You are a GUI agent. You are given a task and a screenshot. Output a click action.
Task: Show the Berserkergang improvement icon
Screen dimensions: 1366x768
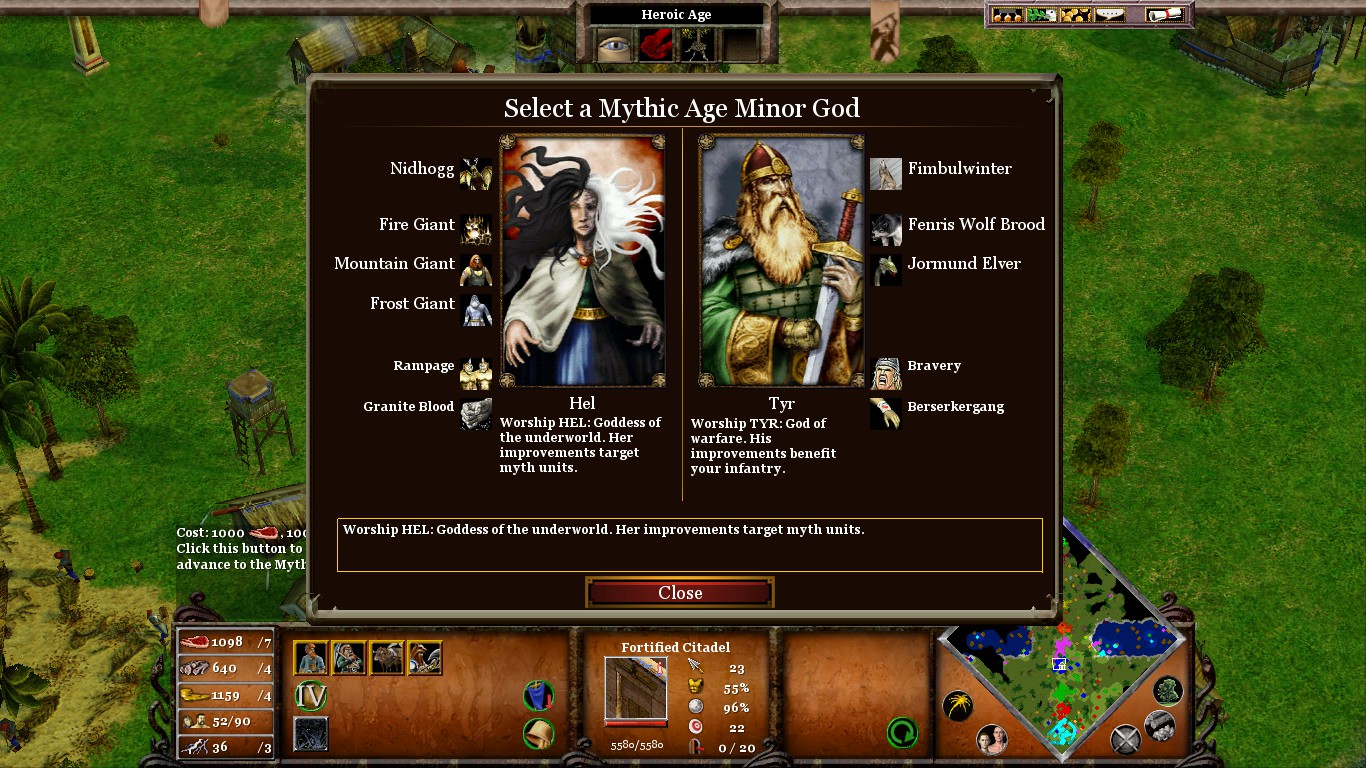tap(886, 413)
